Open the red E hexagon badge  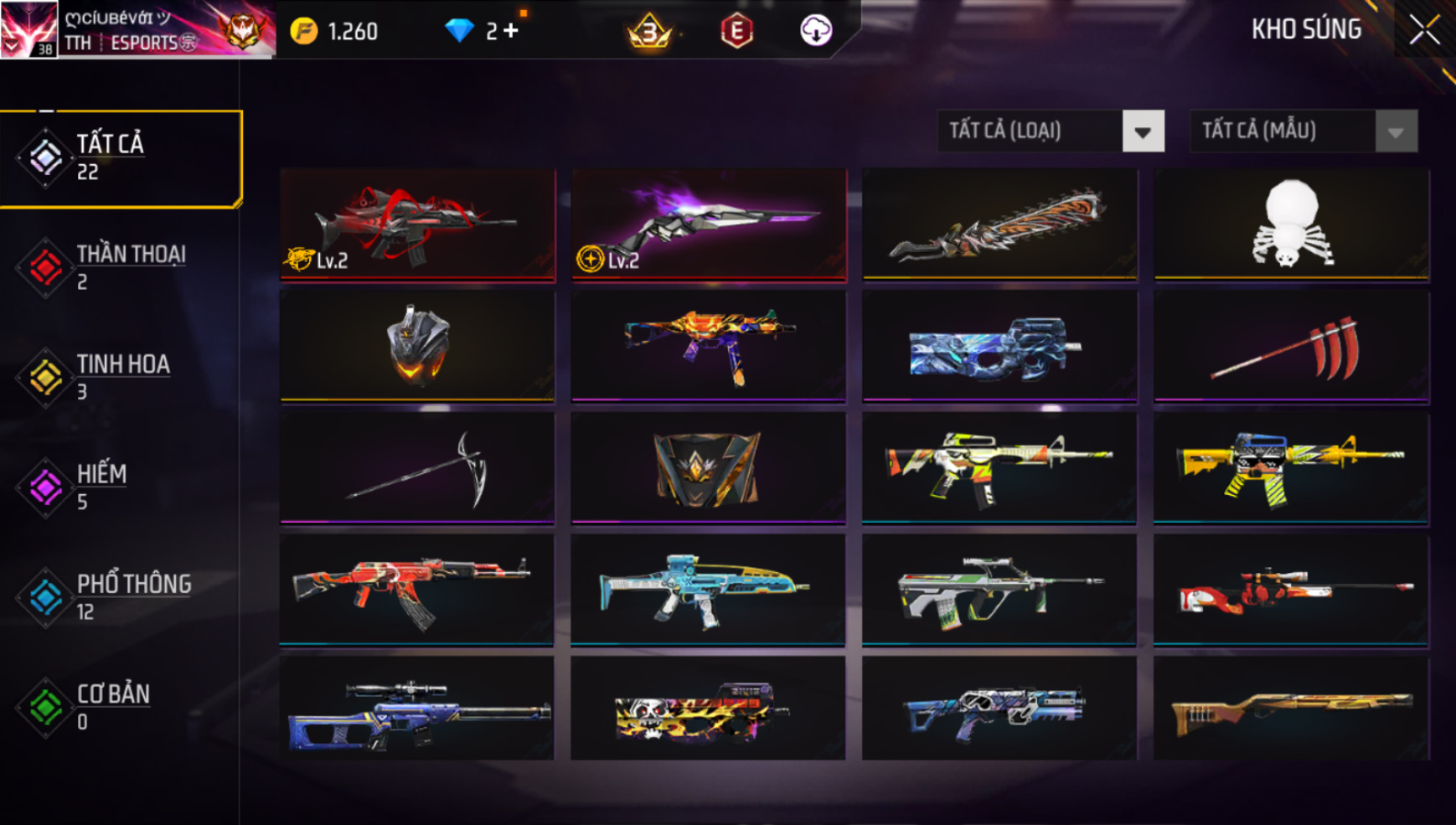tap(736, 31)
